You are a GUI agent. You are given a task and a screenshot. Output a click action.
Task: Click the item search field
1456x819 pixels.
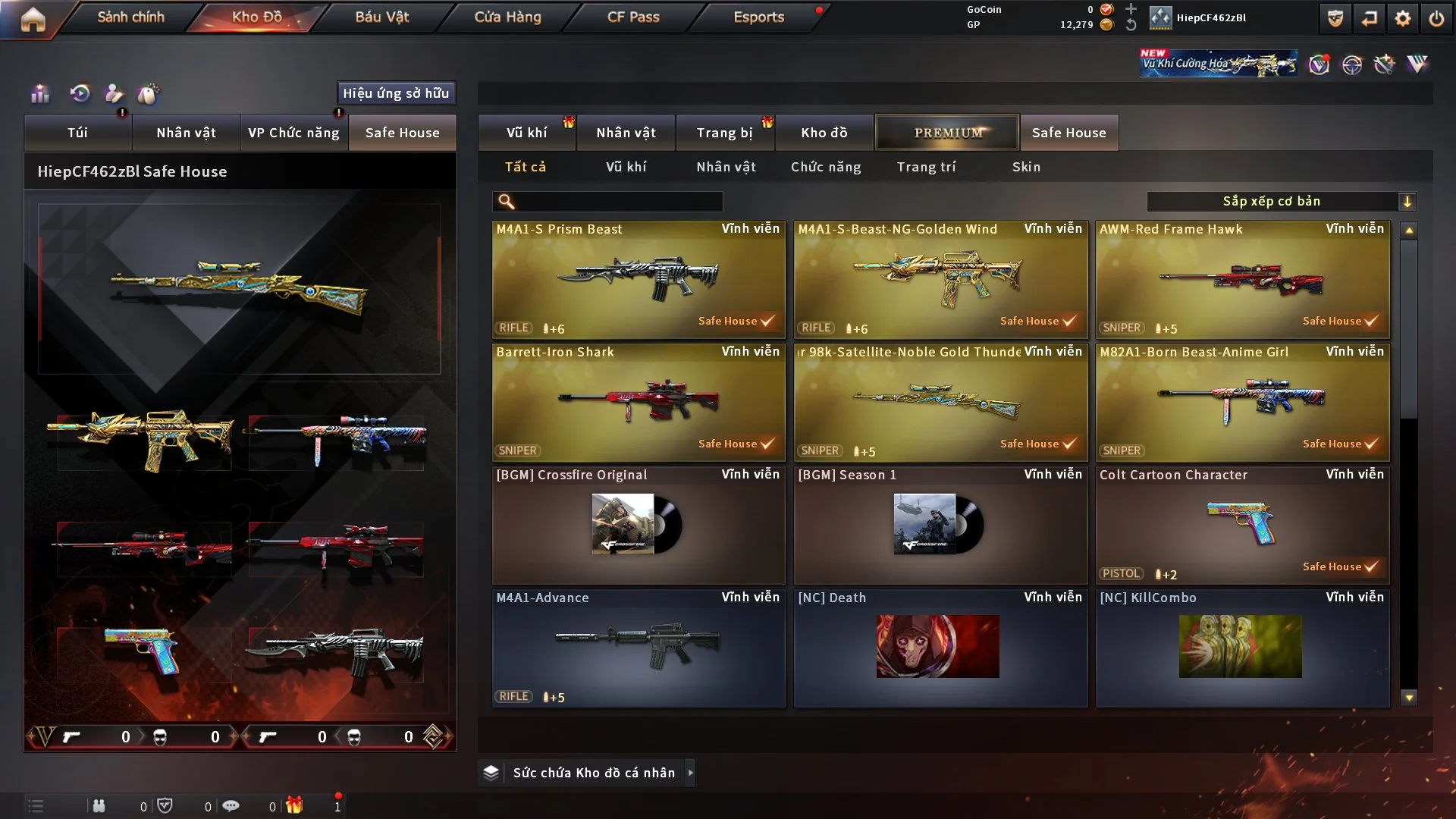618,201
